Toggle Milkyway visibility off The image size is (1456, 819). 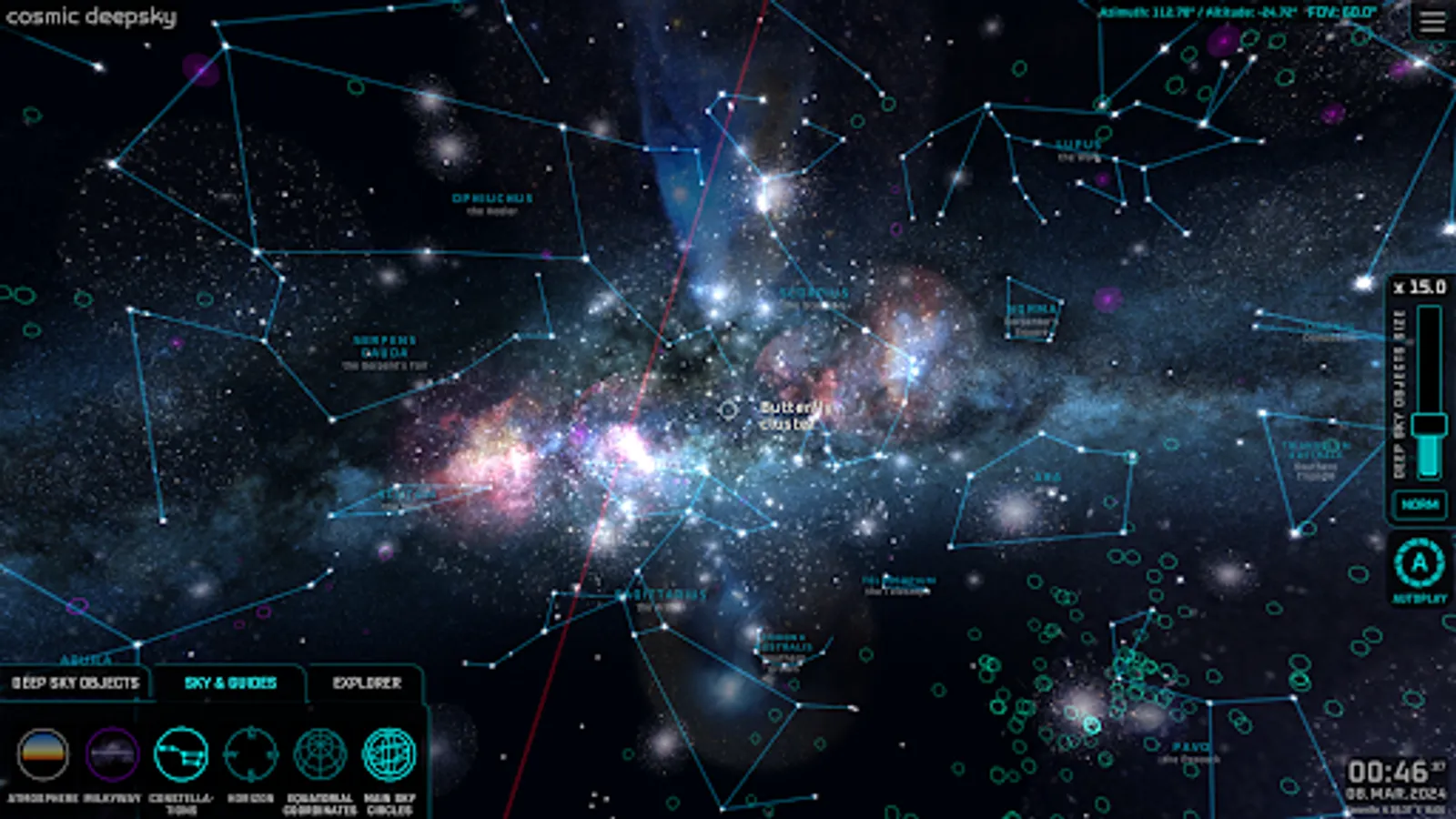click(109, 753)
